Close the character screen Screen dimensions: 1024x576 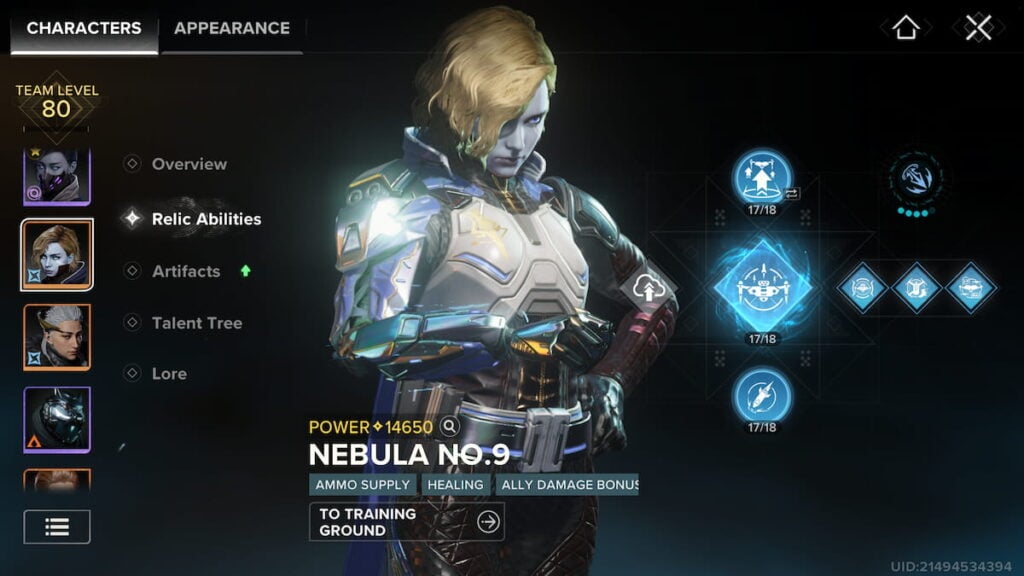978,28
